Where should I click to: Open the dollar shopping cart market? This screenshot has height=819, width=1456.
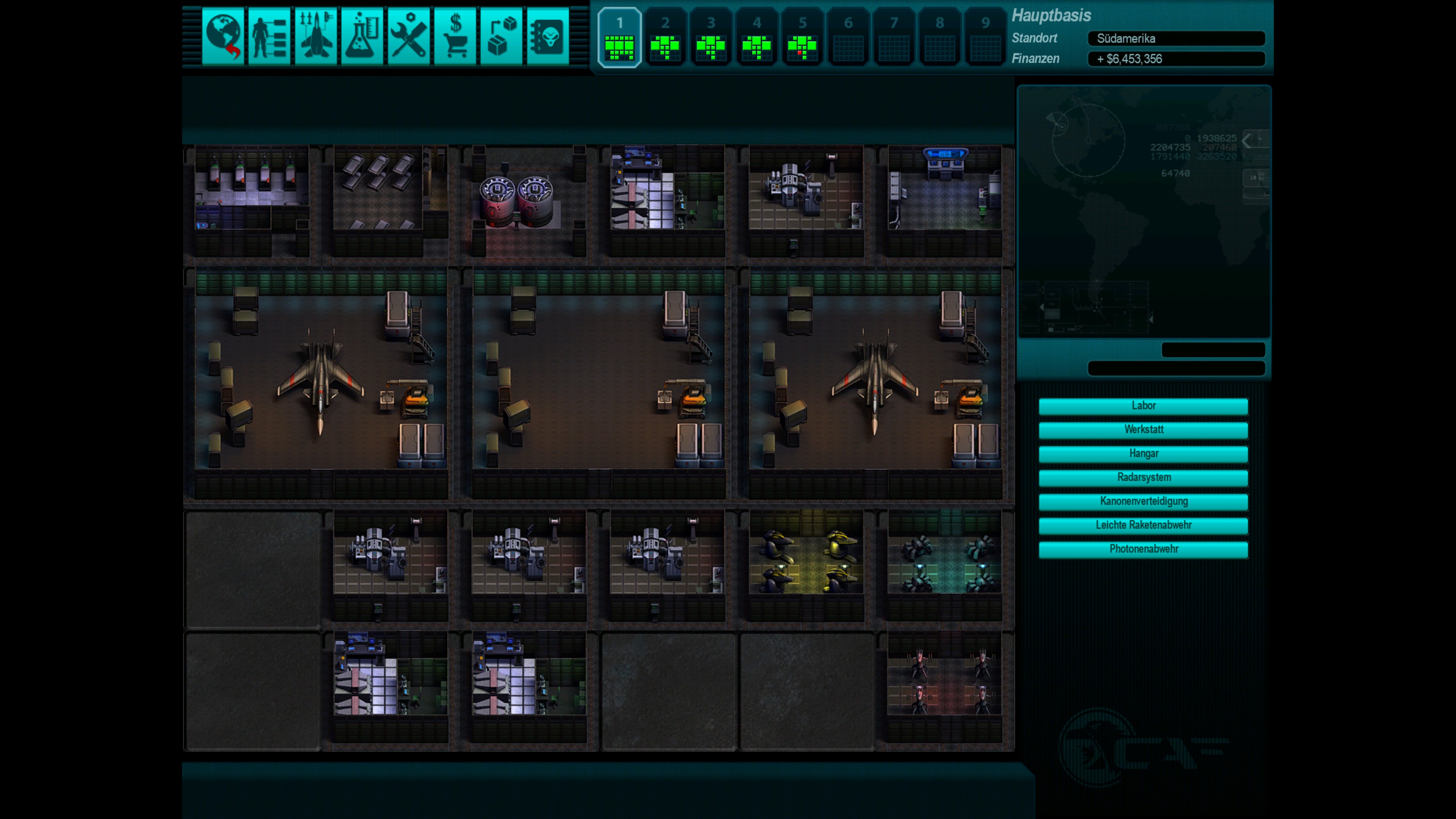pos(455,37)
